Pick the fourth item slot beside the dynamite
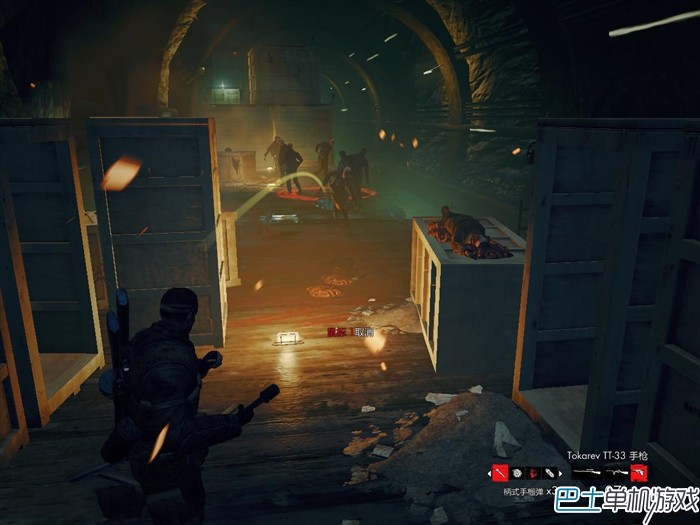Image resolution: width=700 pixels, height=525 pixels. (x=551, y=472)
